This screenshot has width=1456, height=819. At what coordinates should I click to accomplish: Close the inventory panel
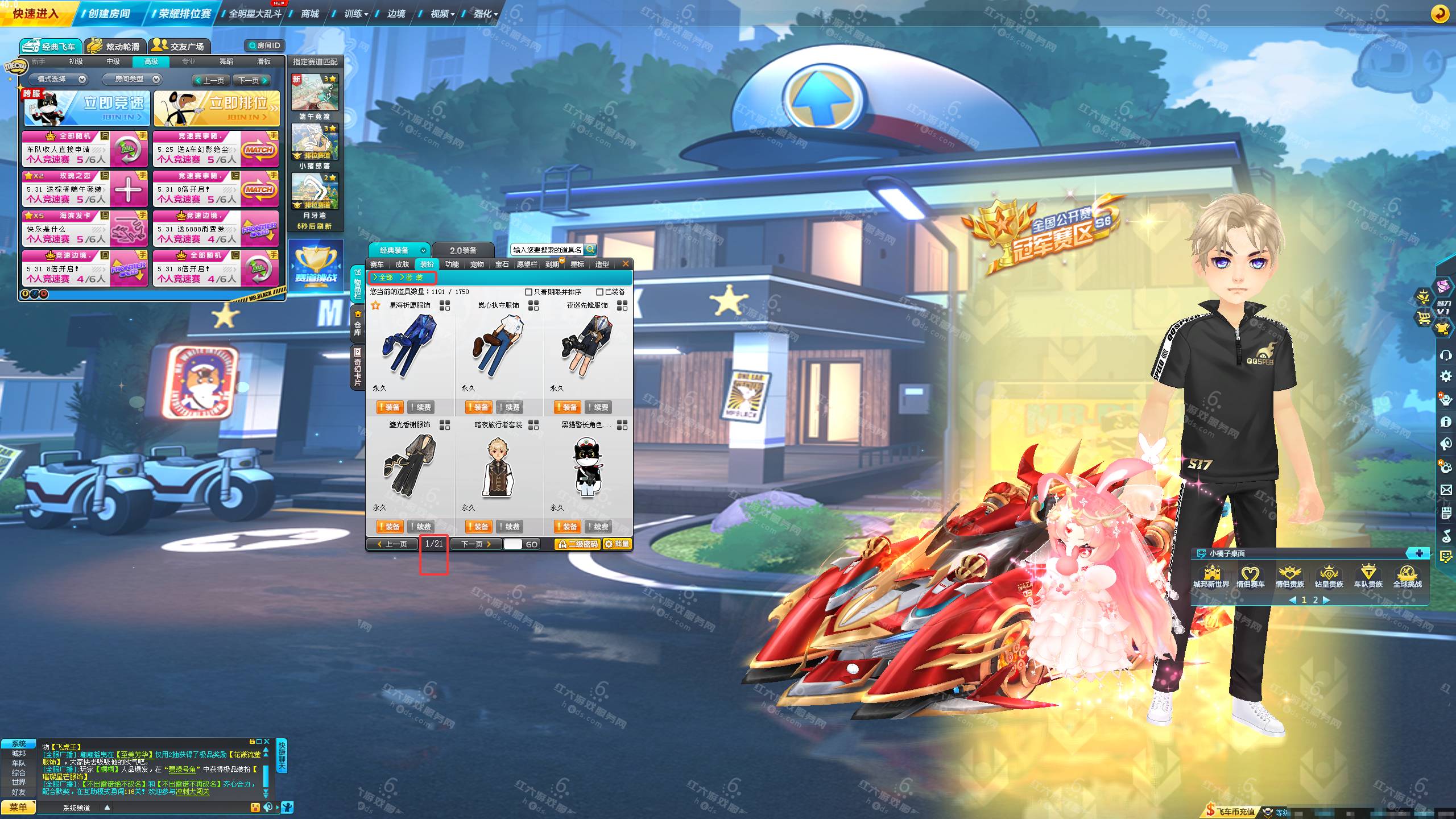[x=626, y=264]
